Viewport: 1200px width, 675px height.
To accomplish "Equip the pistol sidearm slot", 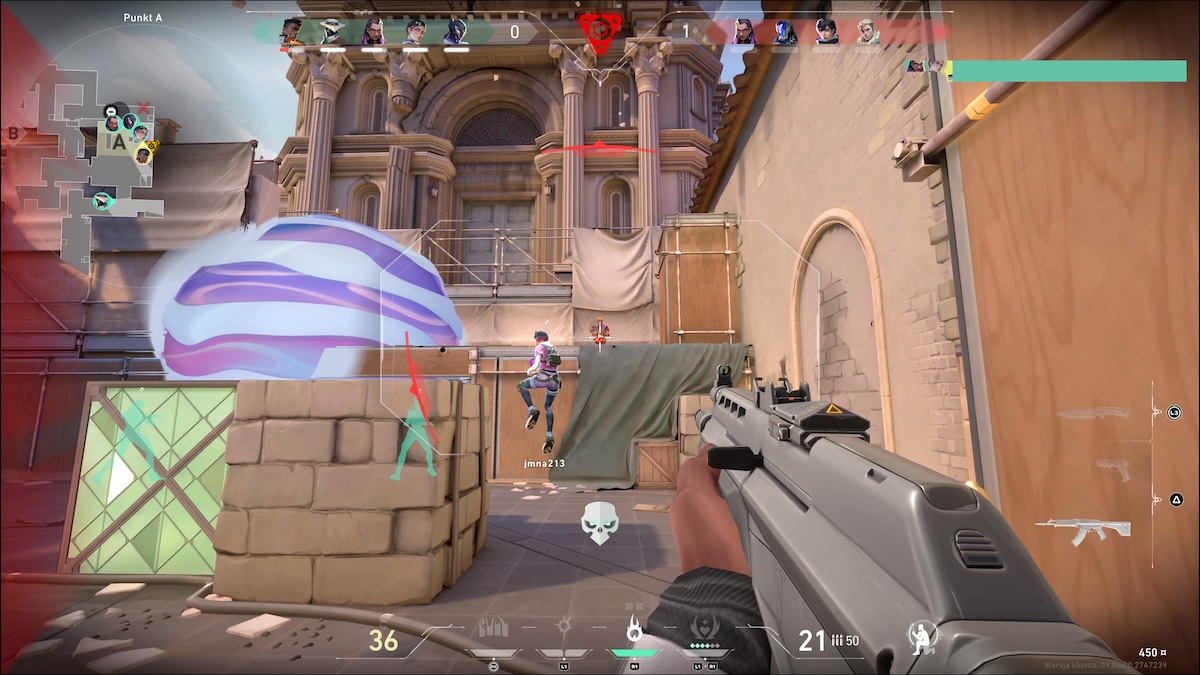I will [x=1112, y=467].
